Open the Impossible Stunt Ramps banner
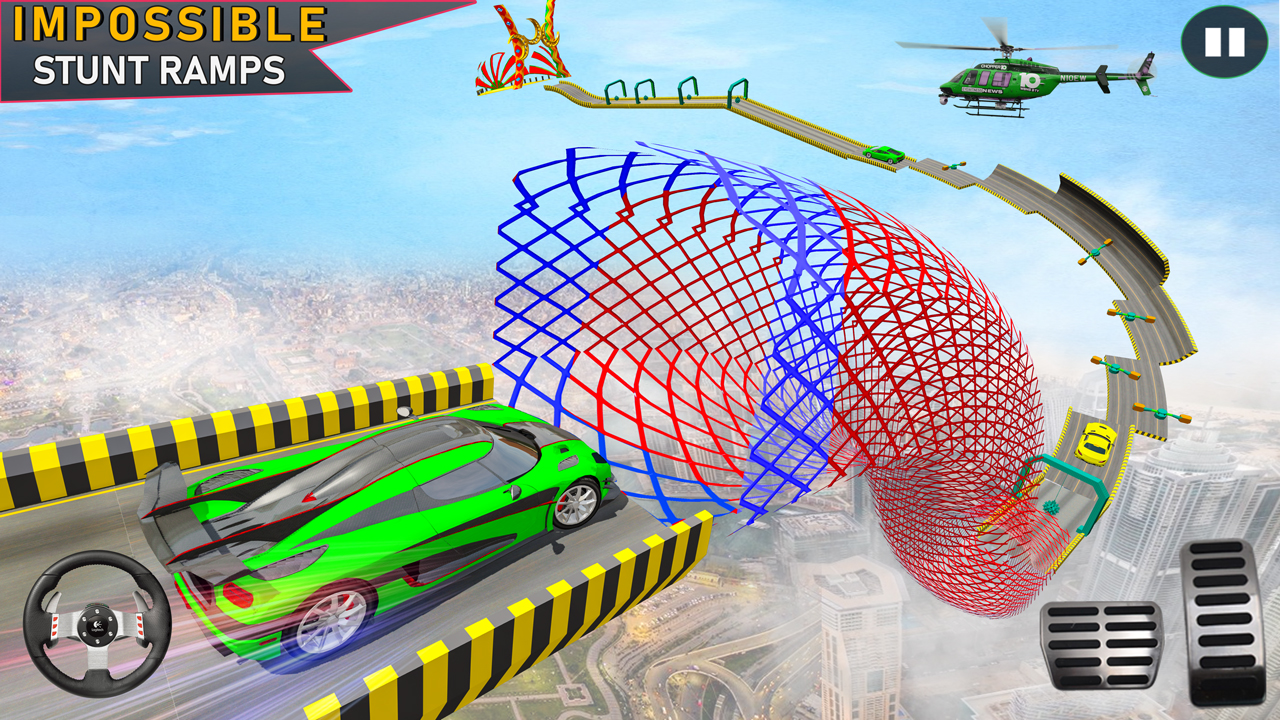The image size is (1280, 720). coord(160,45)
